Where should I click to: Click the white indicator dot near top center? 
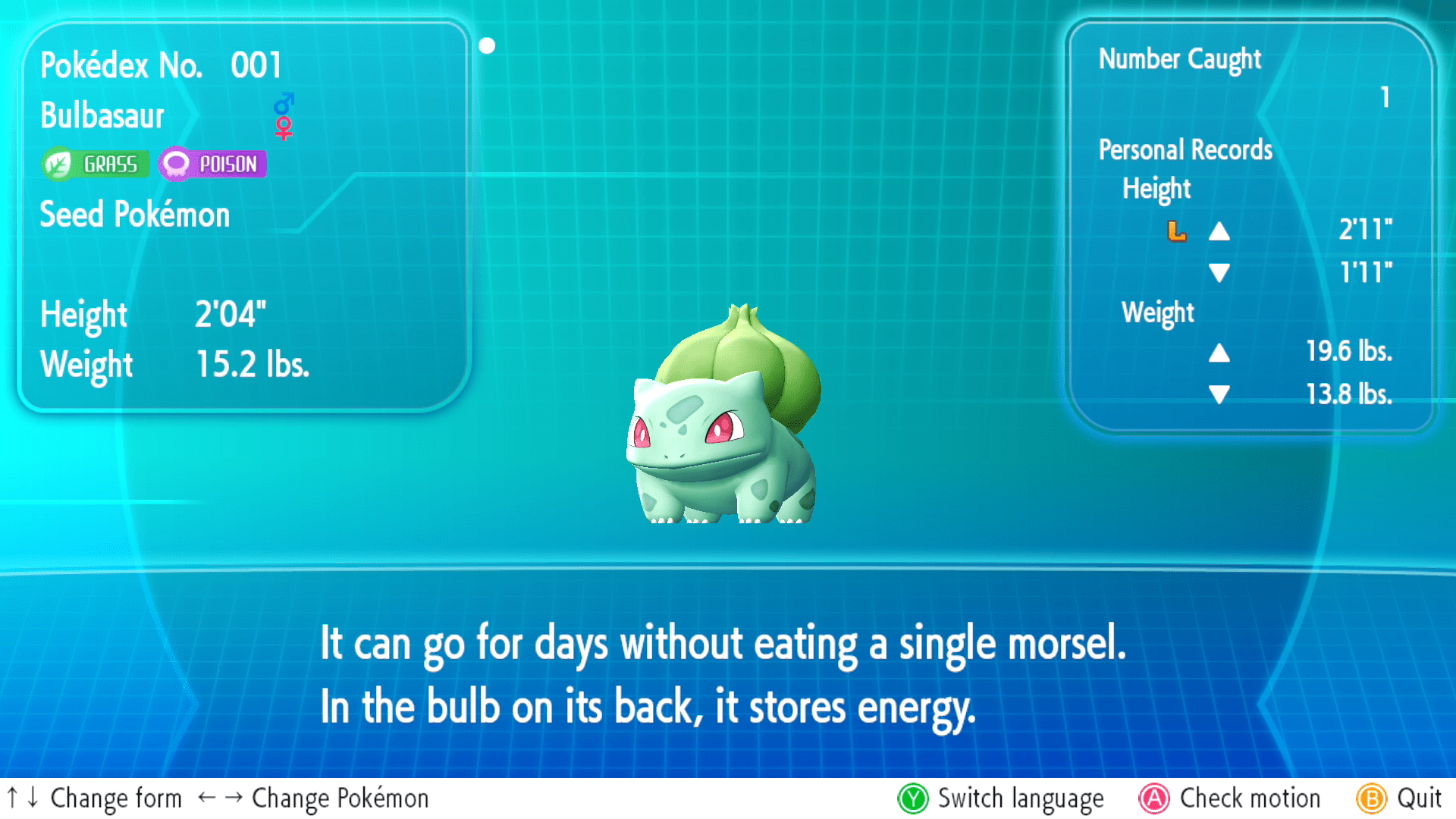(487, 45)
